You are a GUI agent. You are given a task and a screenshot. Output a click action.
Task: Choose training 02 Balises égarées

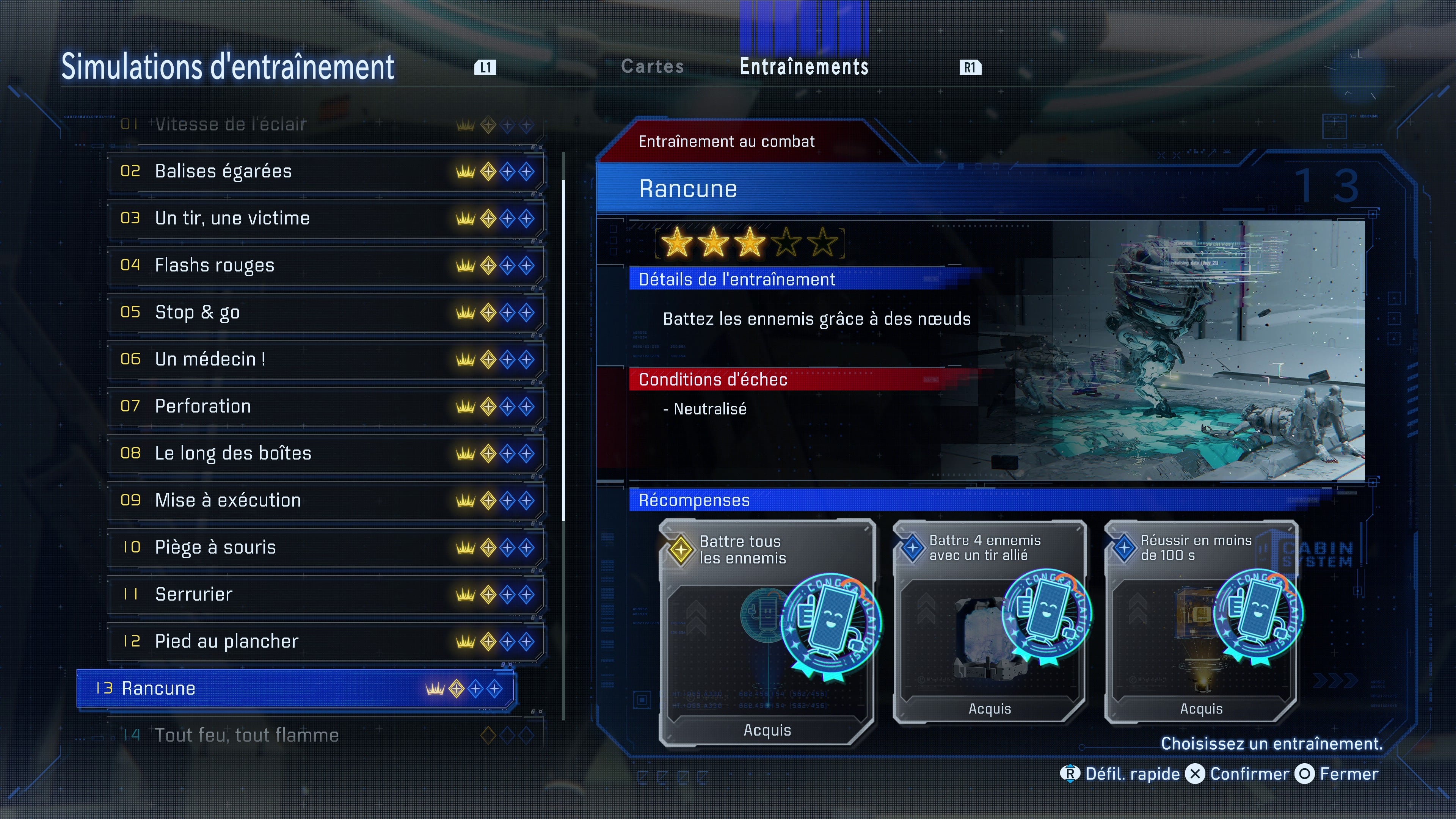click(325, 171)
